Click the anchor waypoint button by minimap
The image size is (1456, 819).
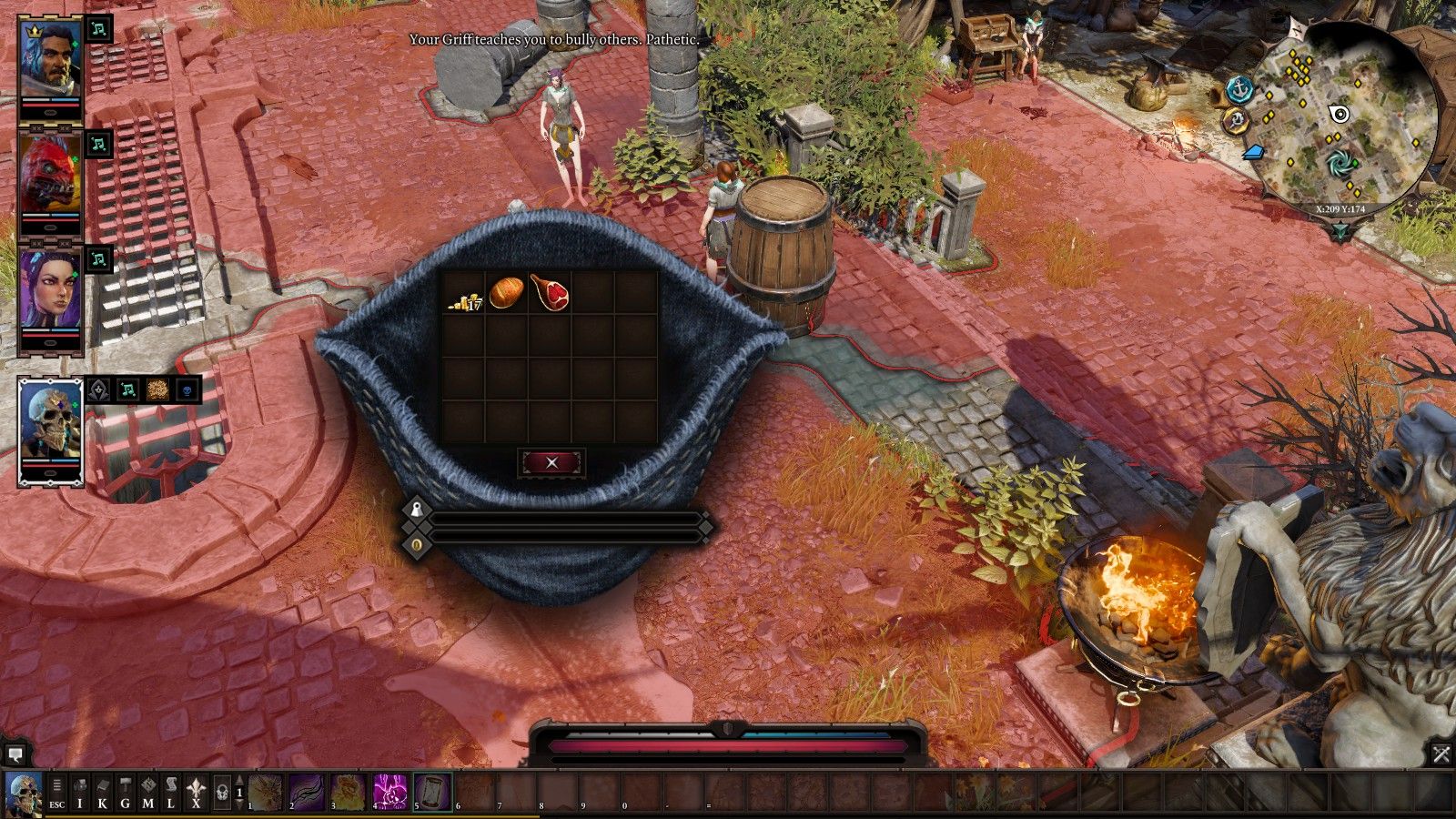1239,89
